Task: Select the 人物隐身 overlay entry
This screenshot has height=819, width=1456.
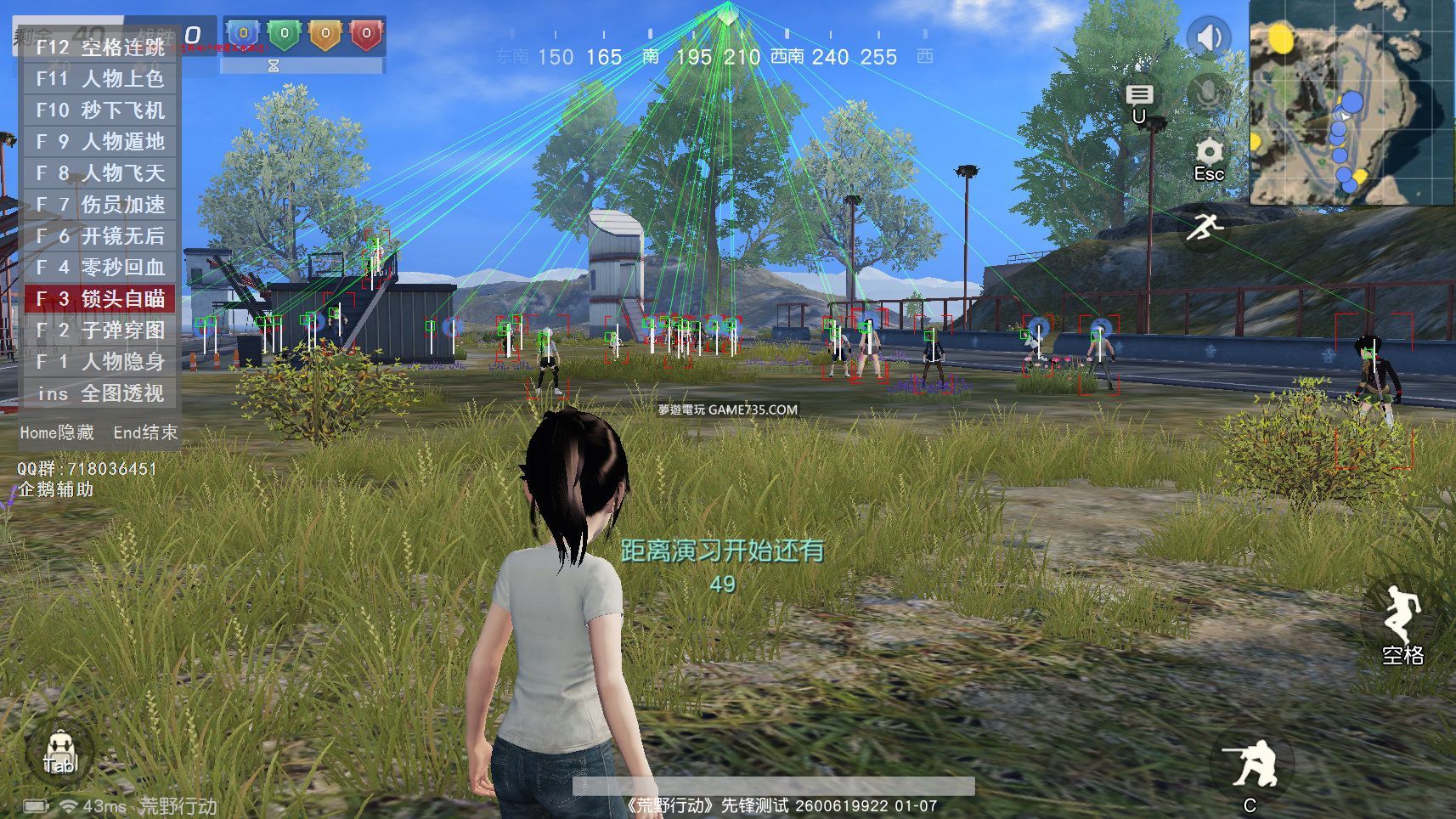Action: (x=100, y=362)
